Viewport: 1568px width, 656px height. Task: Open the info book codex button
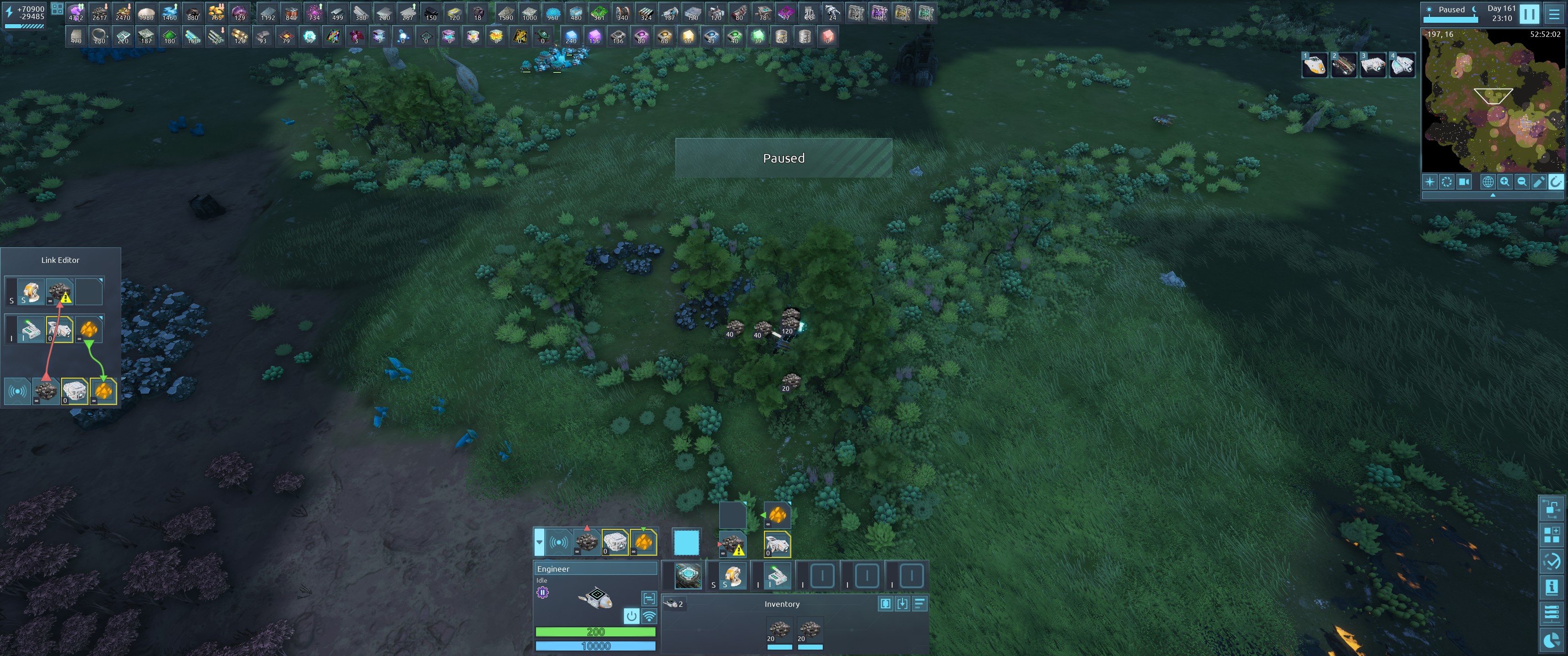1552,587
